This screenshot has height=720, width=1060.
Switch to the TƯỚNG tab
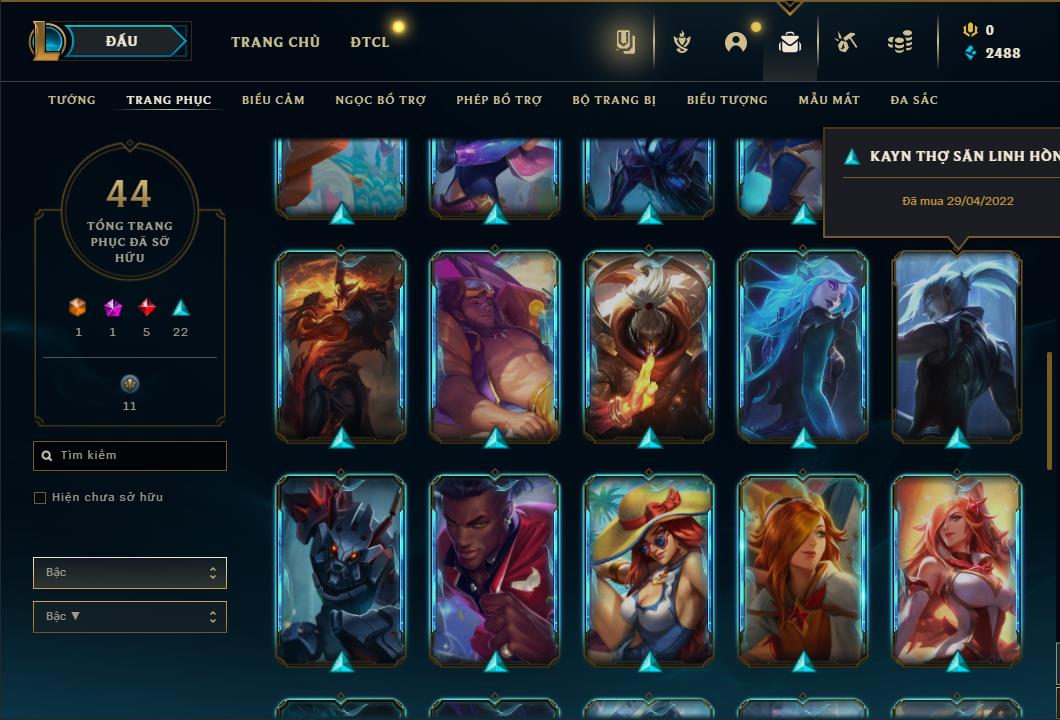[72, 100]
